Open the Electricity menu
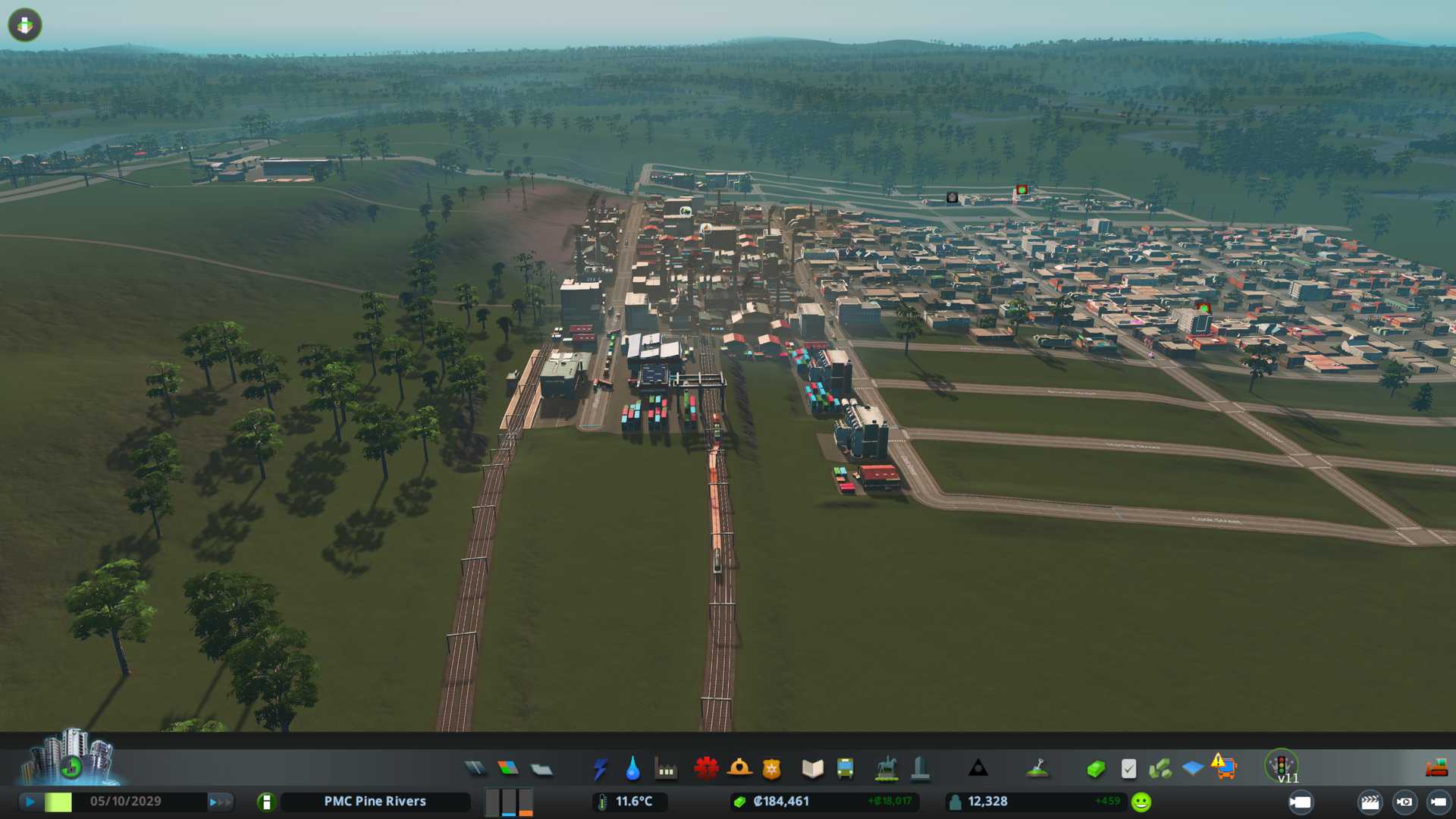 coord(600,769)
